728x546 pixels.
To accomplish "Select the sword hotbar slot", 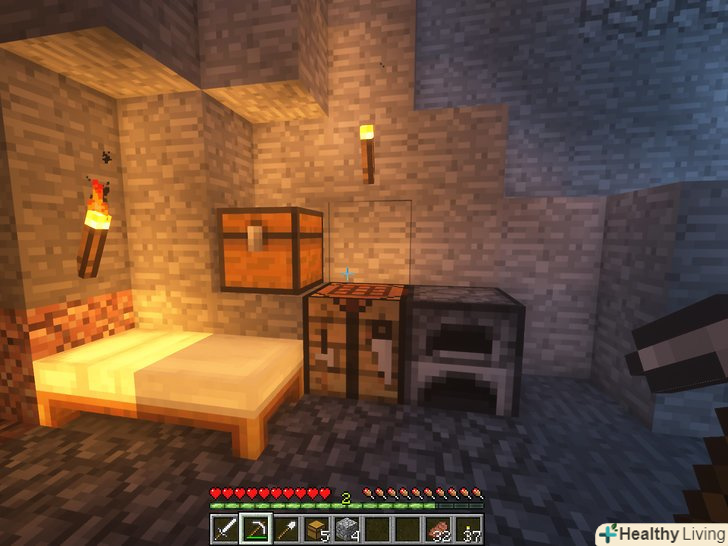I will tap(225, 529).
